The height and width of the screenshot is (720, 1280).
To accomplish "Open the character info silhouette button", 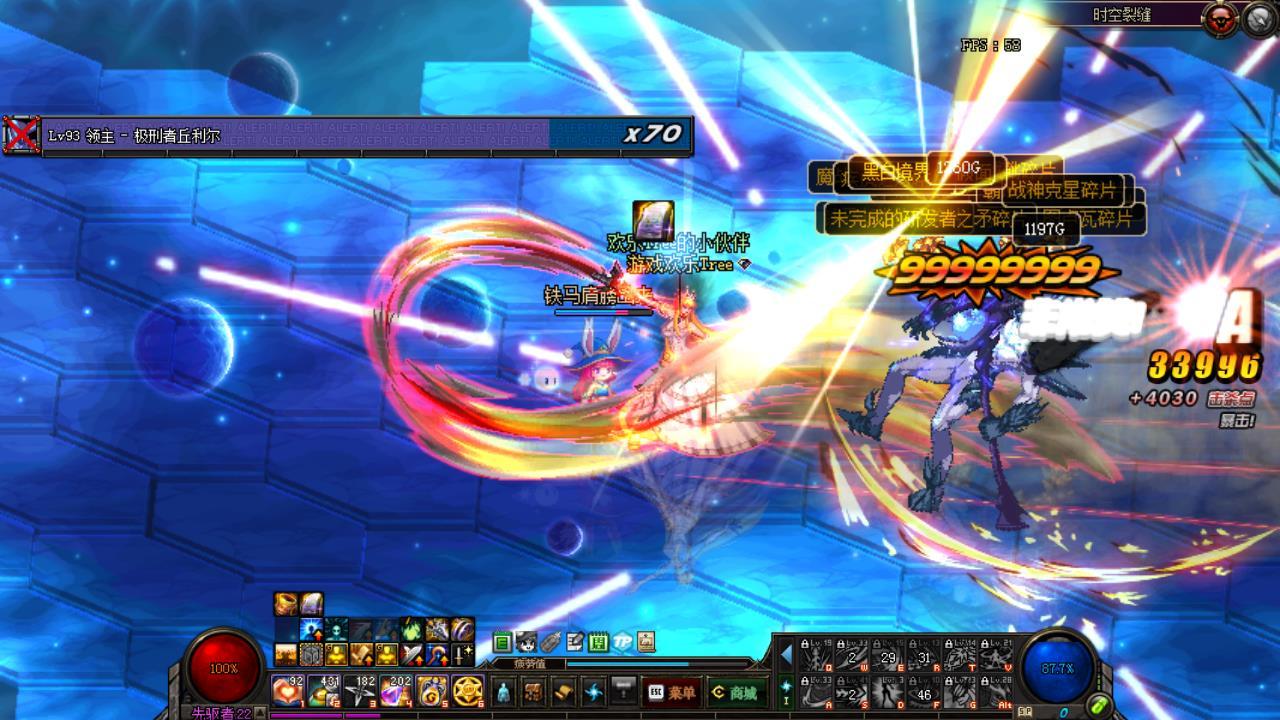I will coord(505,691).
